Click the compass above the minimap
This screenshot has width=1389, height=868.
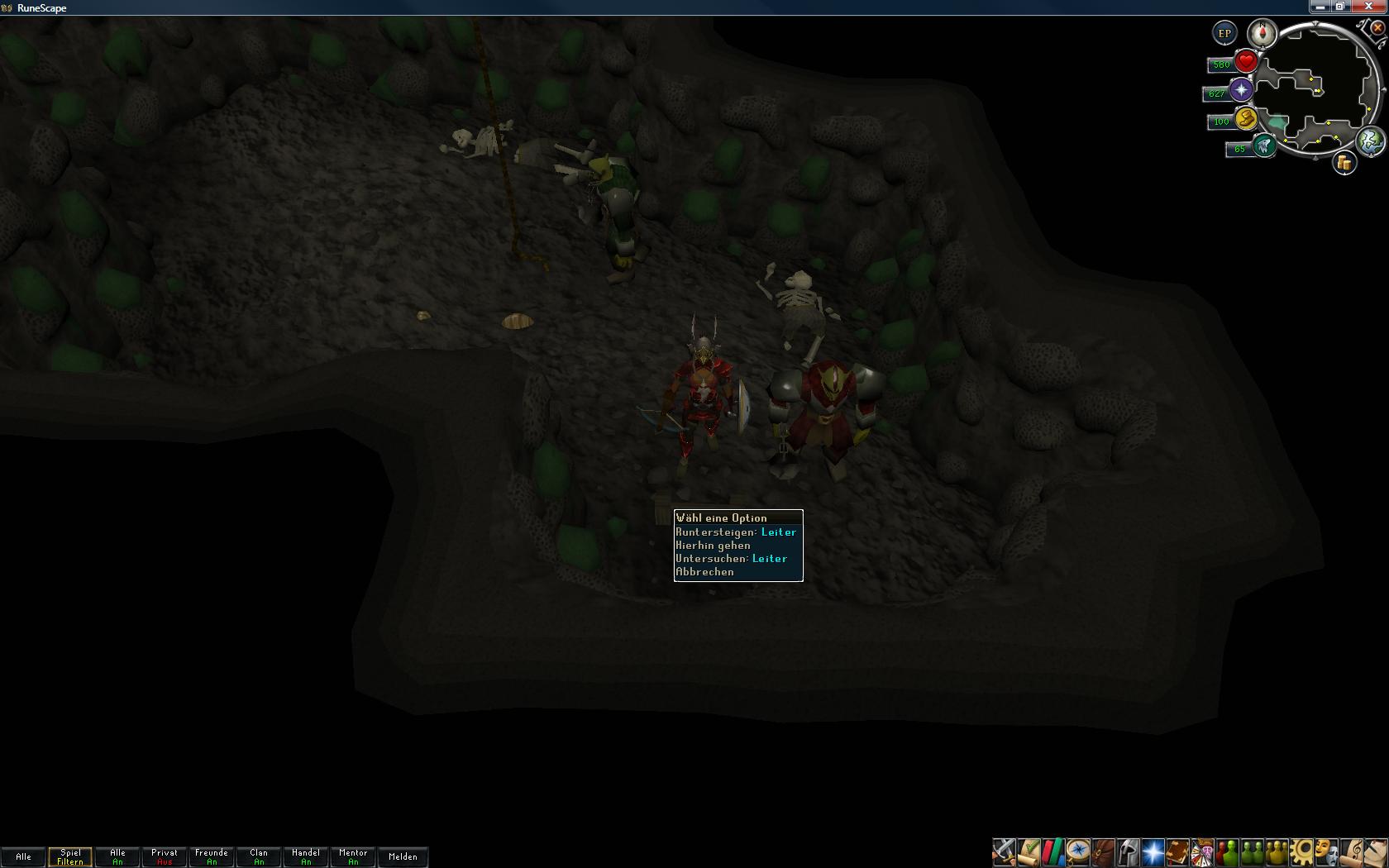coord(1263,34)
